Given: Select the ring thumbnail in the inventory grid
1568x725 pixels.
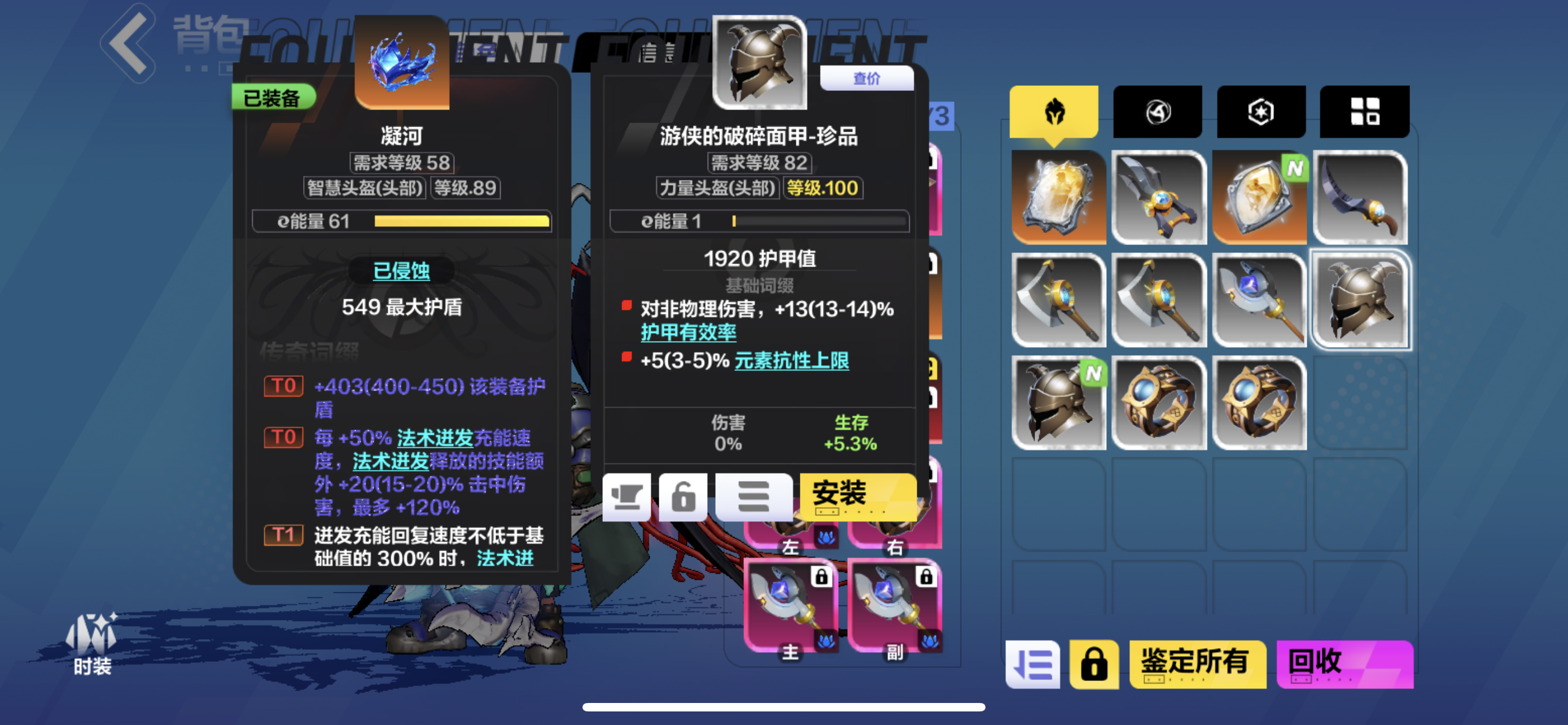Looking at the screenshot, I should point(1158,402).
